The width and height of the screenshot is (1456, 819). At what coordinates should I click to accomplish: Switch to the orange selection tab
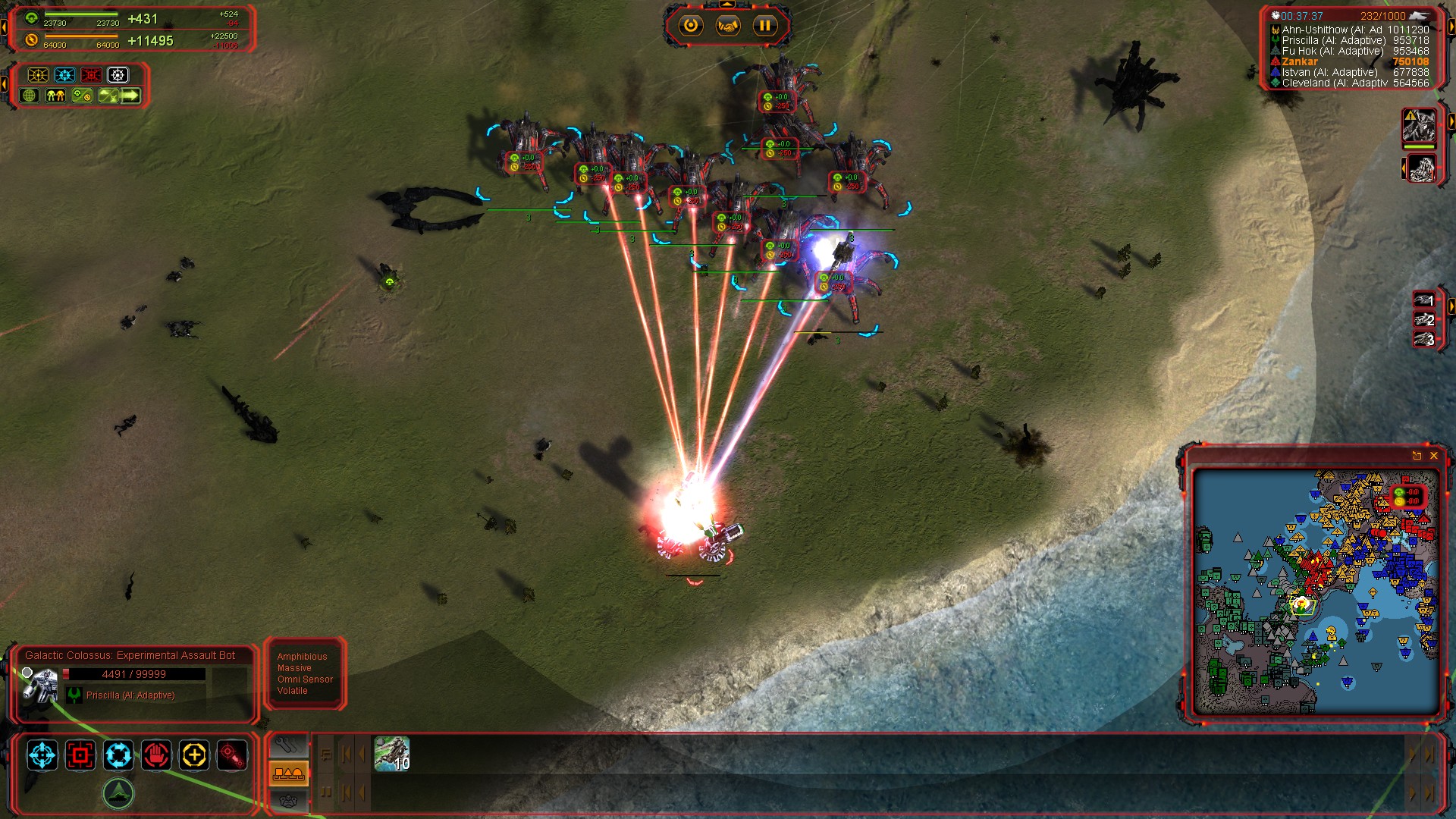point(288,773)
